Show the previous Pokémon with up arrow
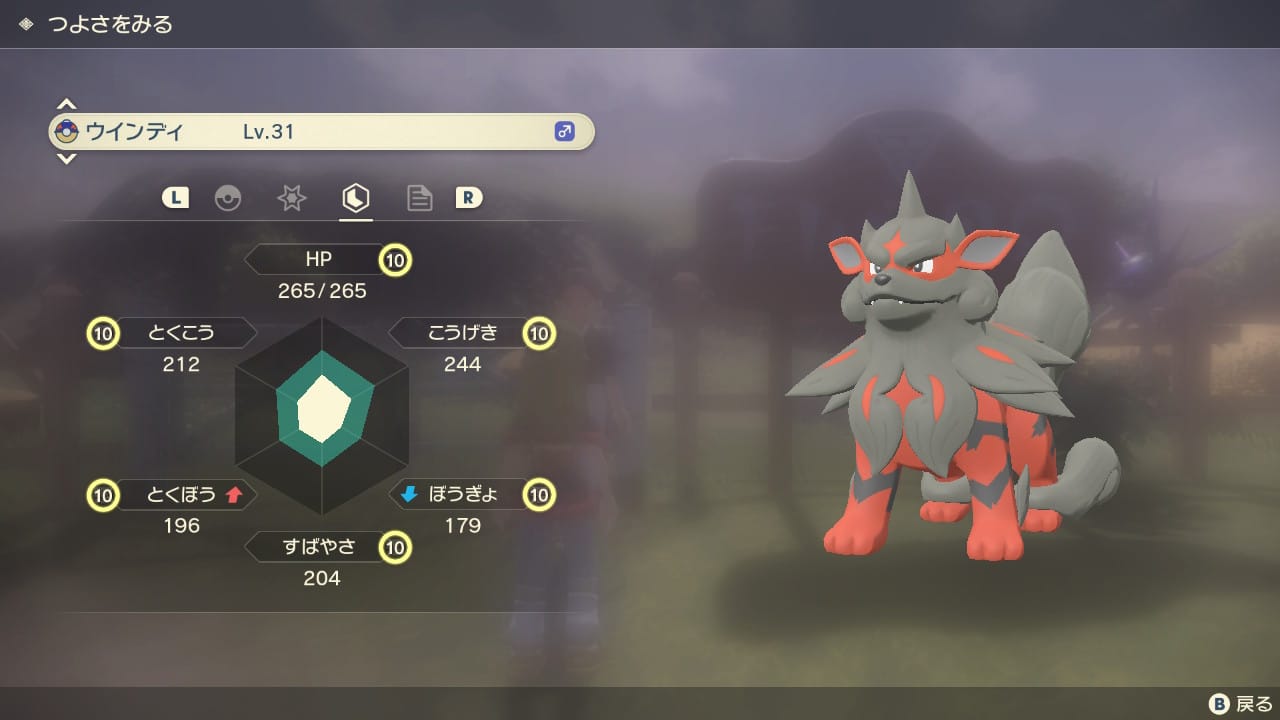 tap(66, 104)
